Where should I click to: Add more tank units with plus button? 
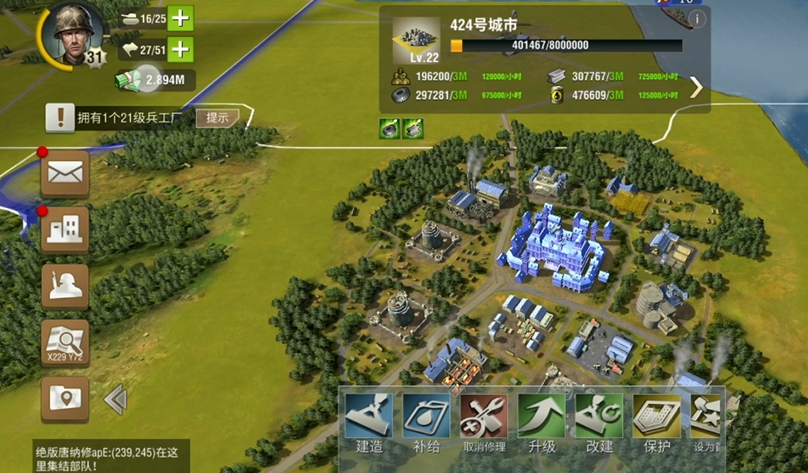click(x=180, y=18)
